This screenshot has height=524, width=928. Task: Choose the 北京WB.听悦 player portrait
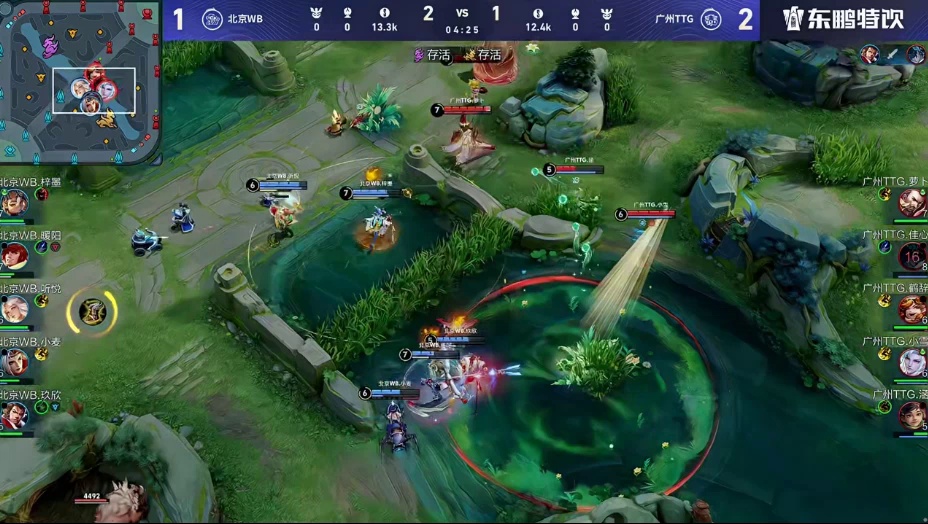tap(14, 309)
